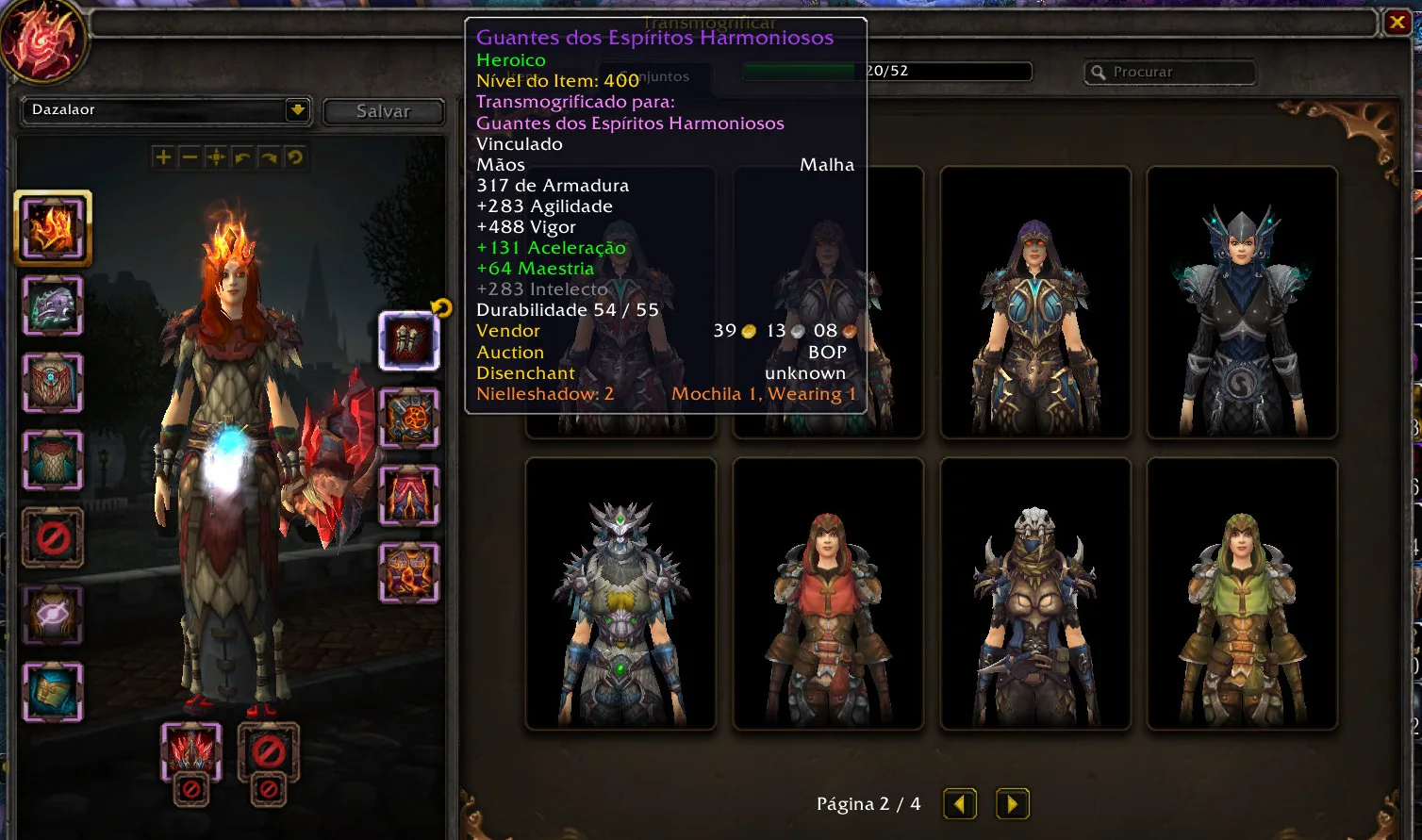The image size is (1422, 840).
Task: Toggle the hidden cloak slot
Action: click(53, 537)
